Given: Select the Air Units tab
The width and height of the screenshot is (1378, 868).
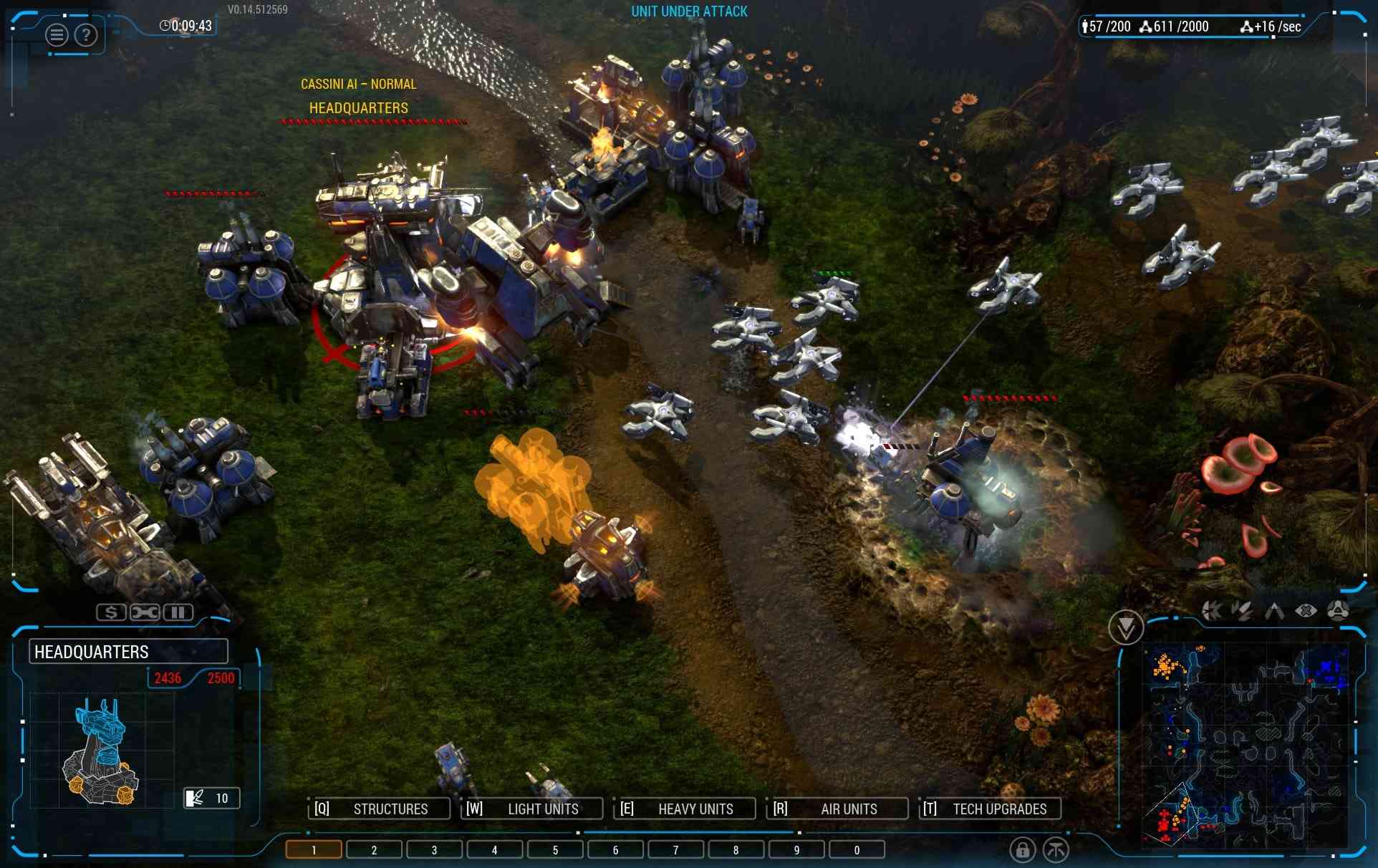Looking at the screenshot, I should coord(838,809).
